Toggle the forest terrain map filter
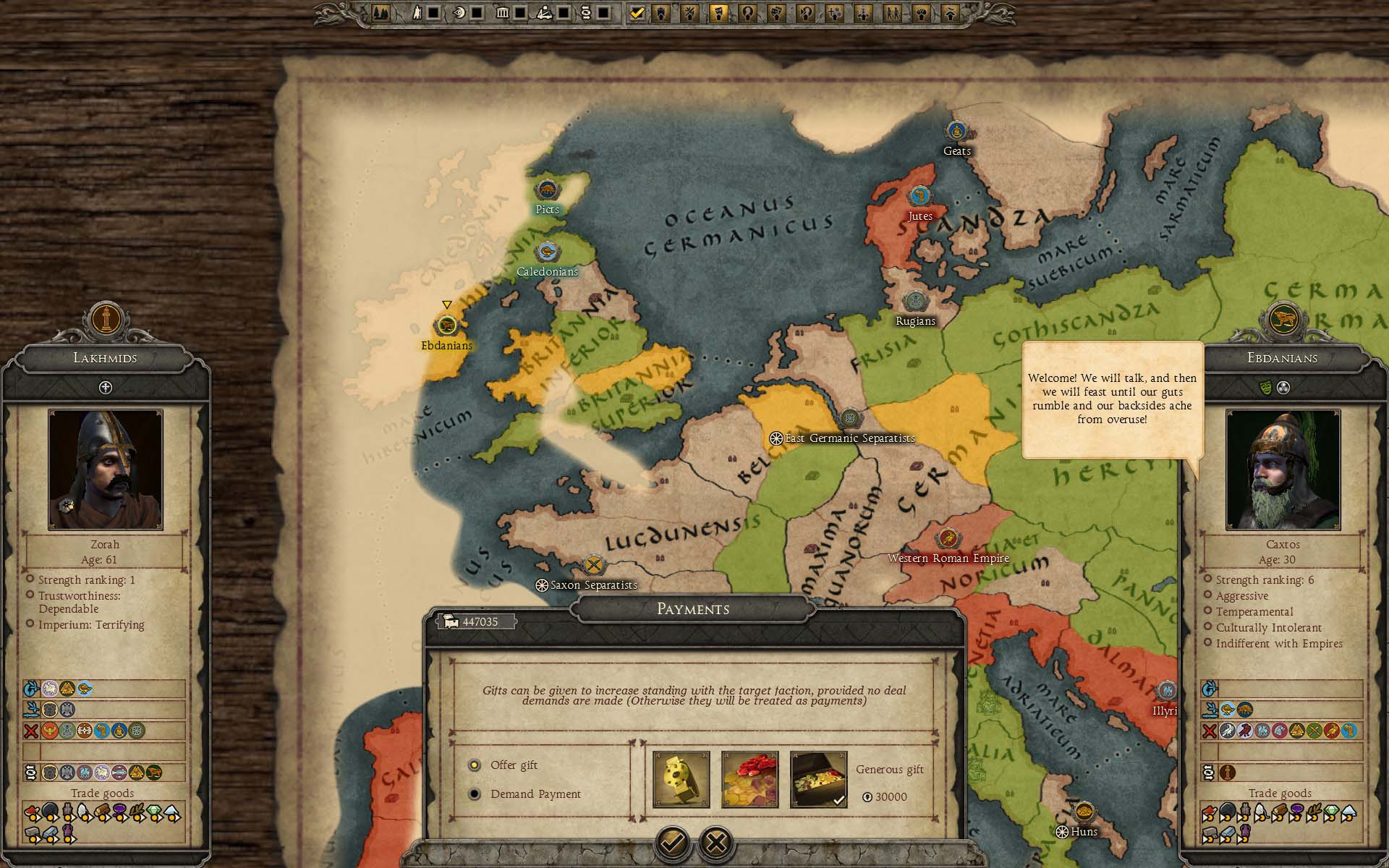The height and width of the screenshot is (868, 1389). pos(381,13)
